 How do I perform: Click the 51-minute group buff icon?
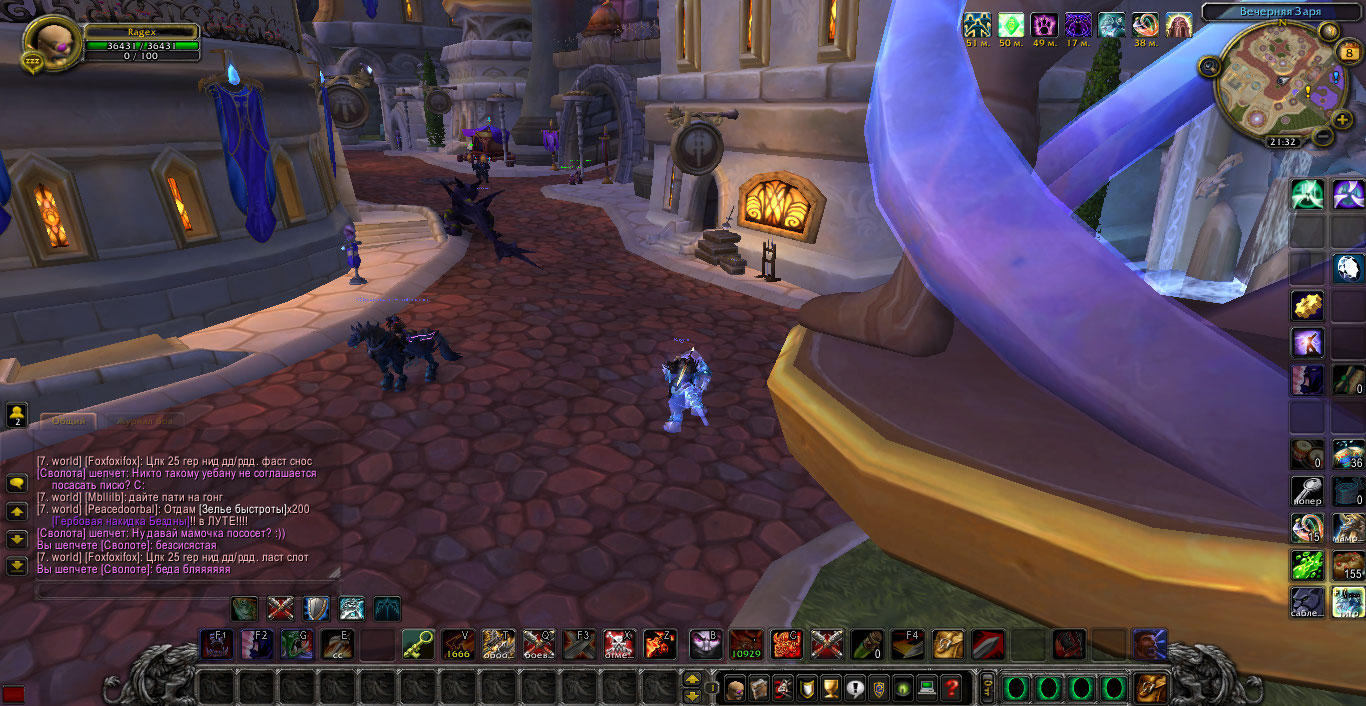click(977, 25)
